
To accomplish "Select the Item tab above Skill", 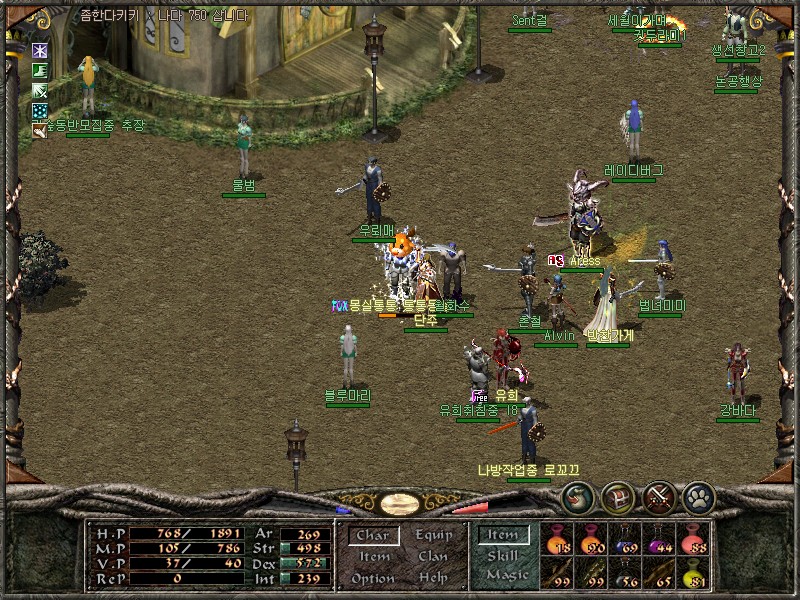I will point(502,536).
